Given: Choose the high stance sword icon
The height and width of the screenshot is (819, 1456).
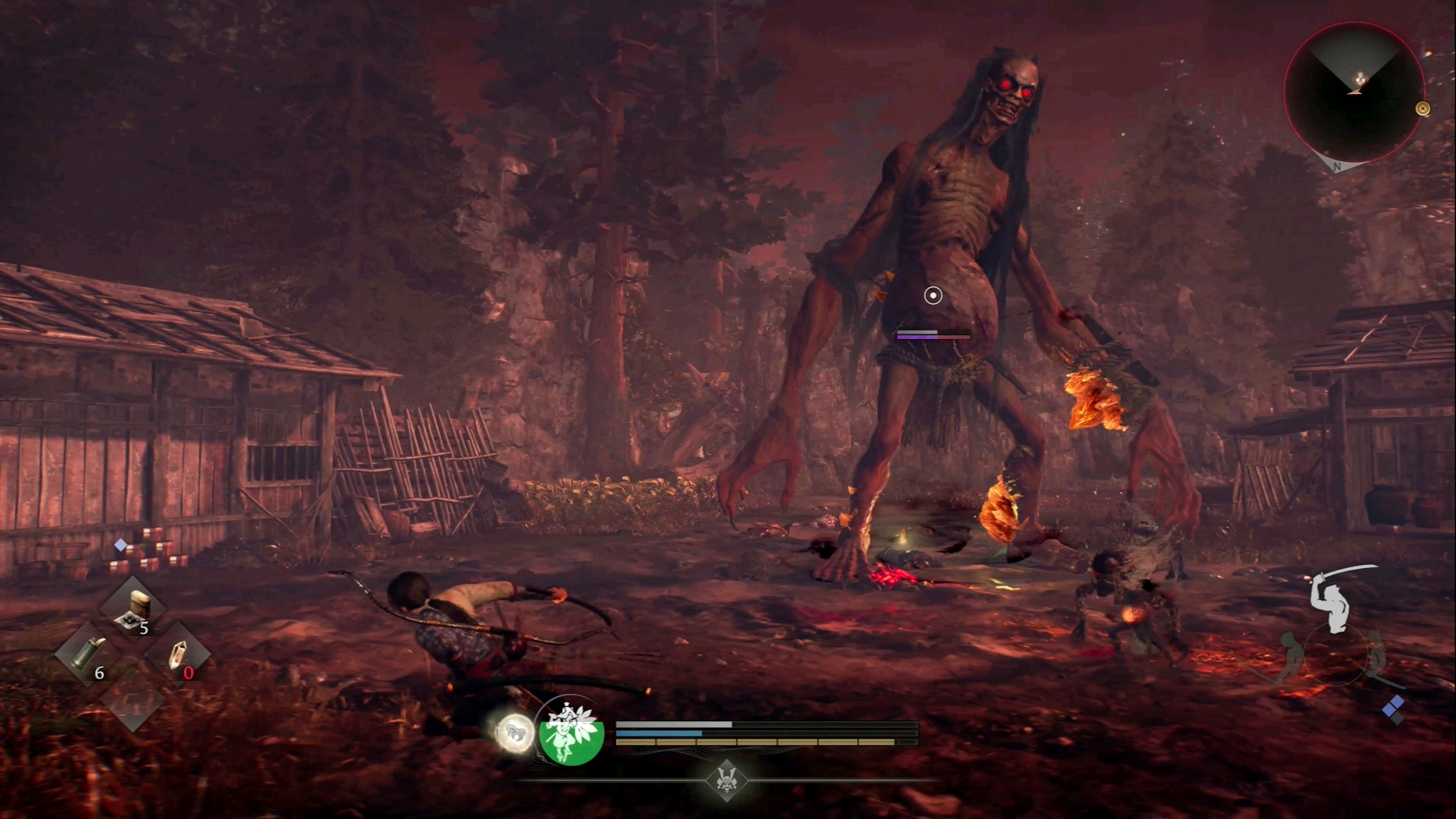Looking at the screenshot, I should coord(1336,599).
